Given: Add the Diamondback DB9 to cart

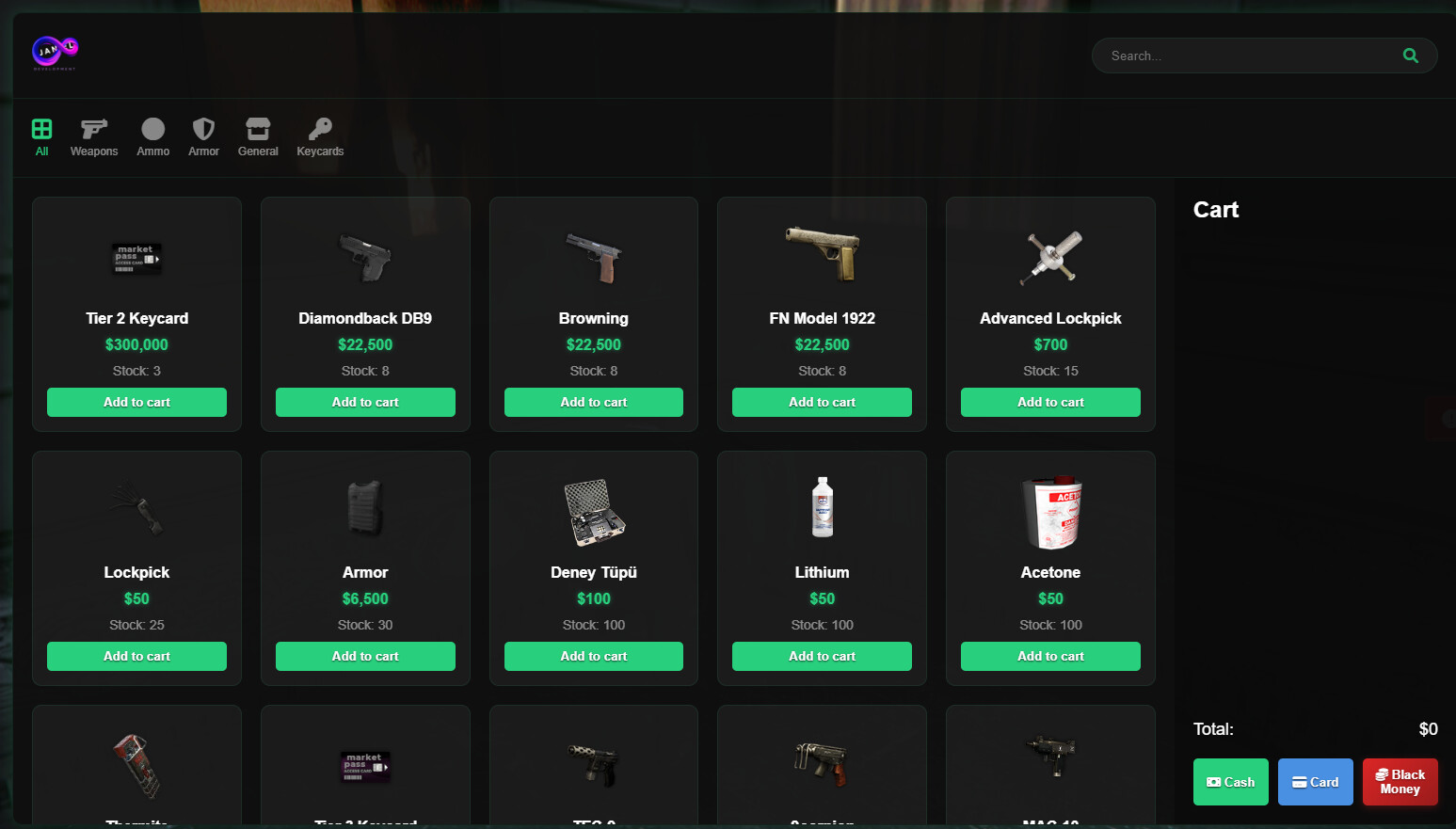Looking at the screenshot, I should (365, 402).
